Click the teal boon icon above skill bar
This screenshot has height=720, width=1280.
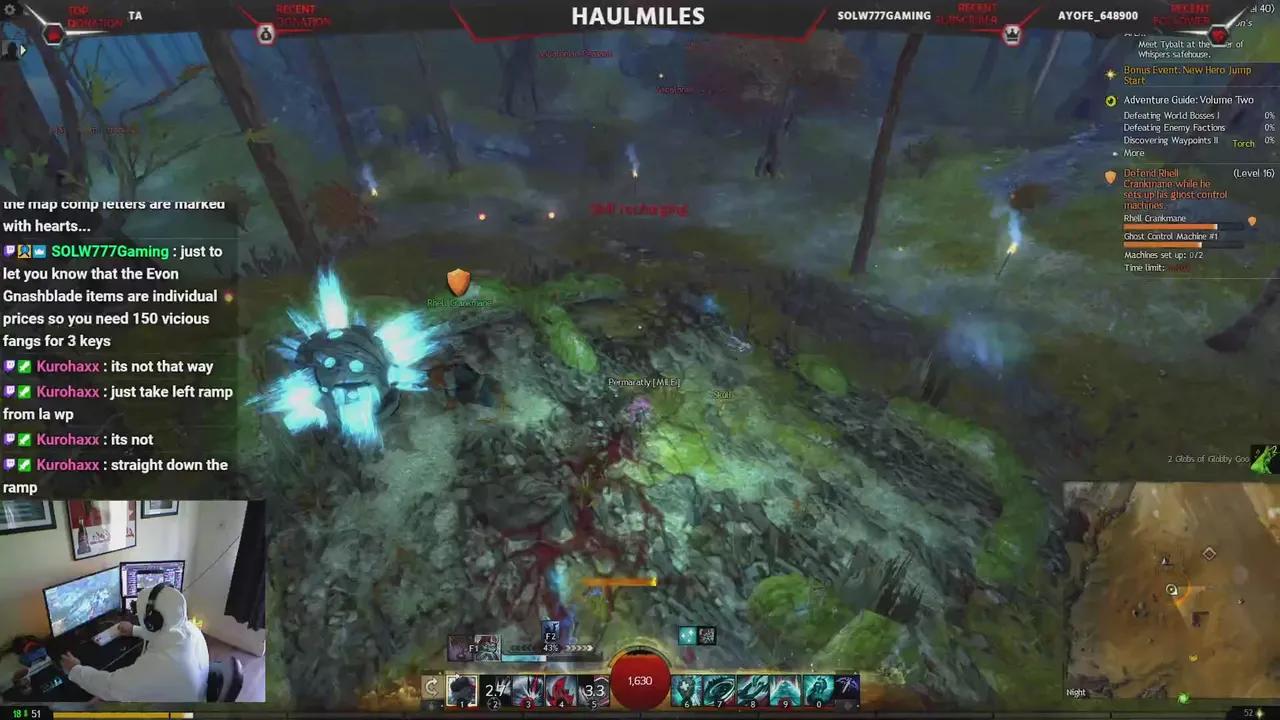687,634
